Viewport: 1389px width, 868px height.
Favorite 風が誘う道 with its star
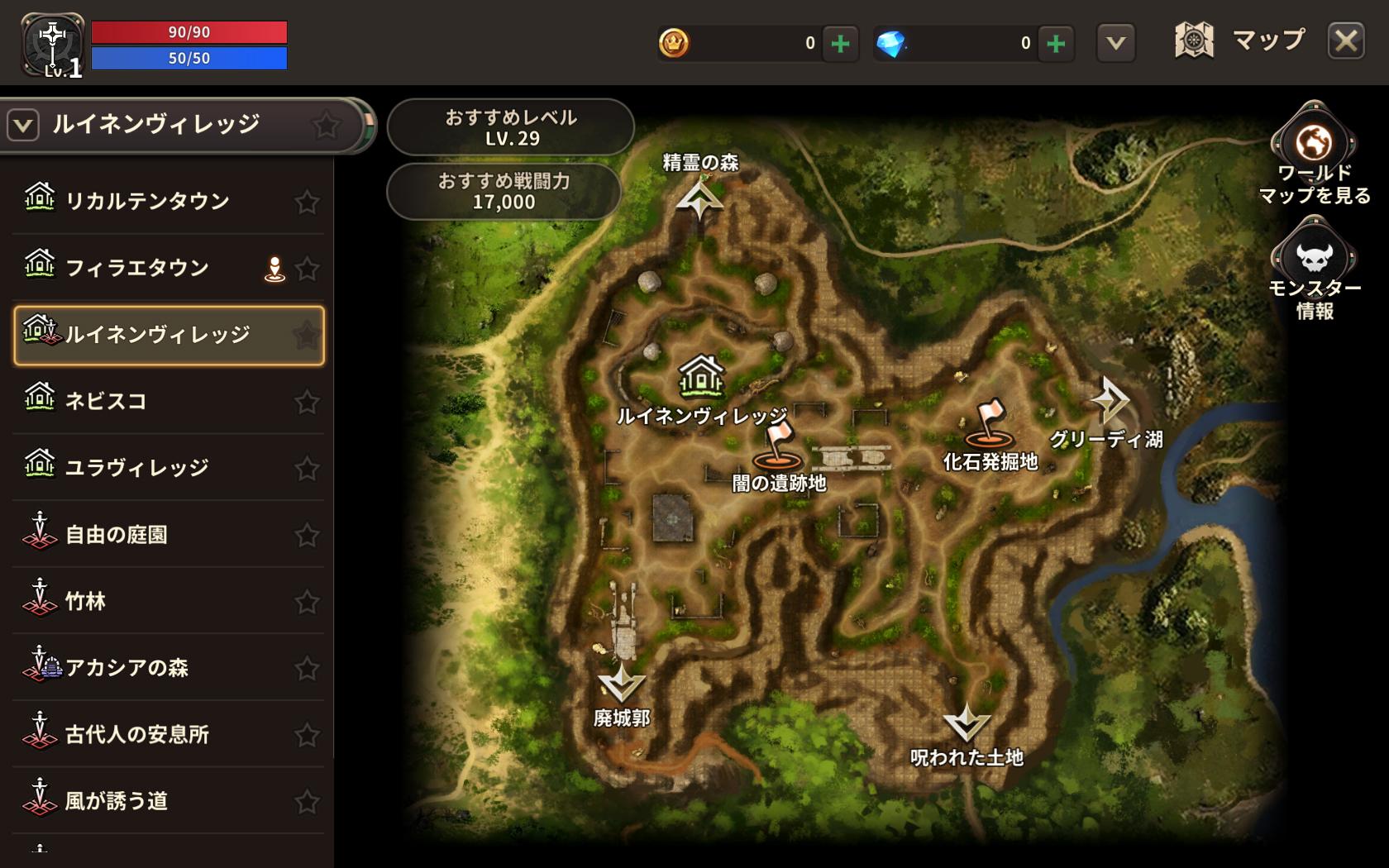[307, 801]
